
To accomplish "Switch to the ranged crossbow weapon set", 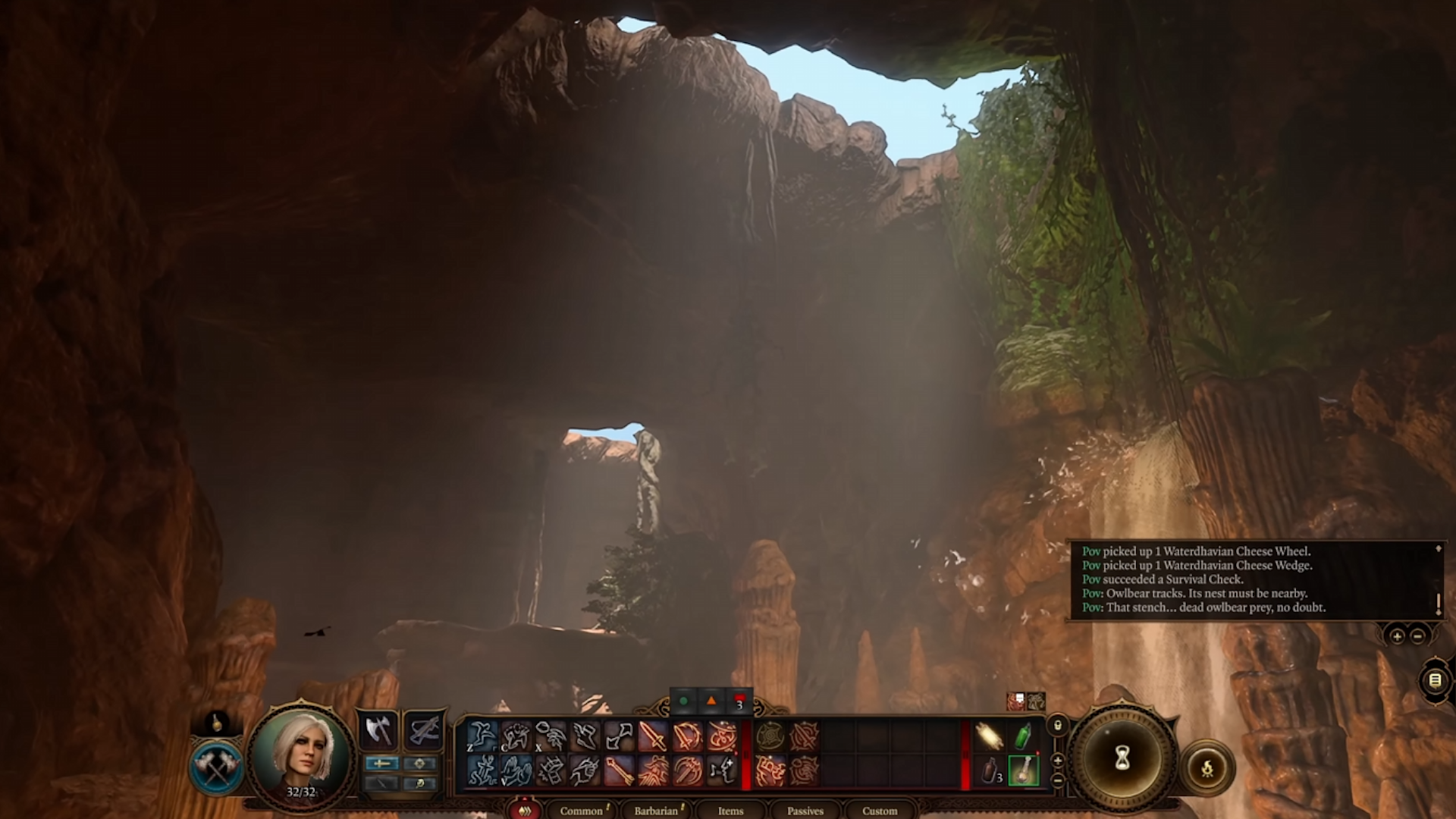I will (425, 730).
